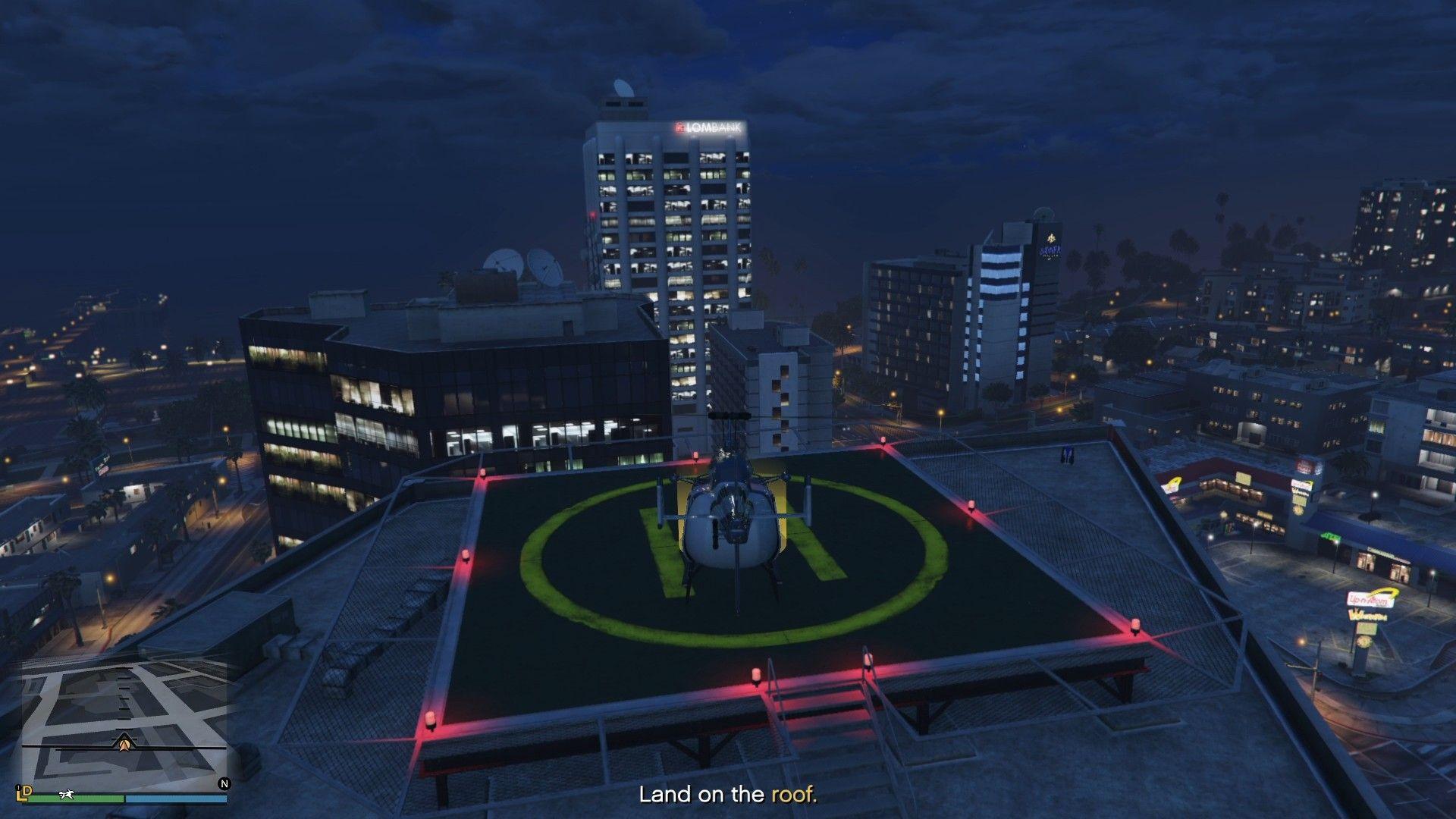The width and height of the screenshot is (1456, 819).
Task: Open the level 1 badge beside the LD indicator
Action: [17, 789]
